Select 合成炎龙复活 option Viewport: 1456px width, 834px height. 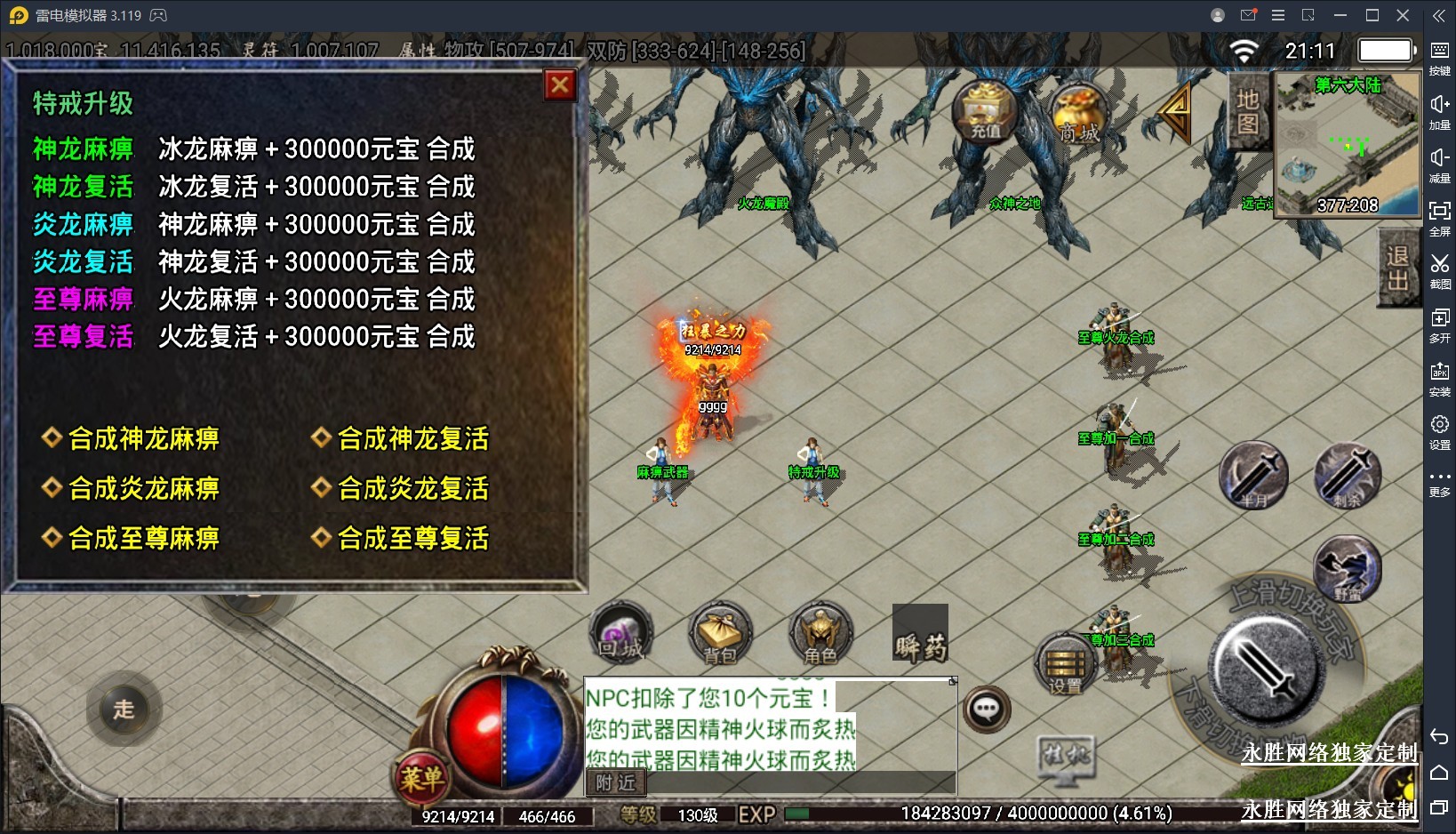(412, 489)
